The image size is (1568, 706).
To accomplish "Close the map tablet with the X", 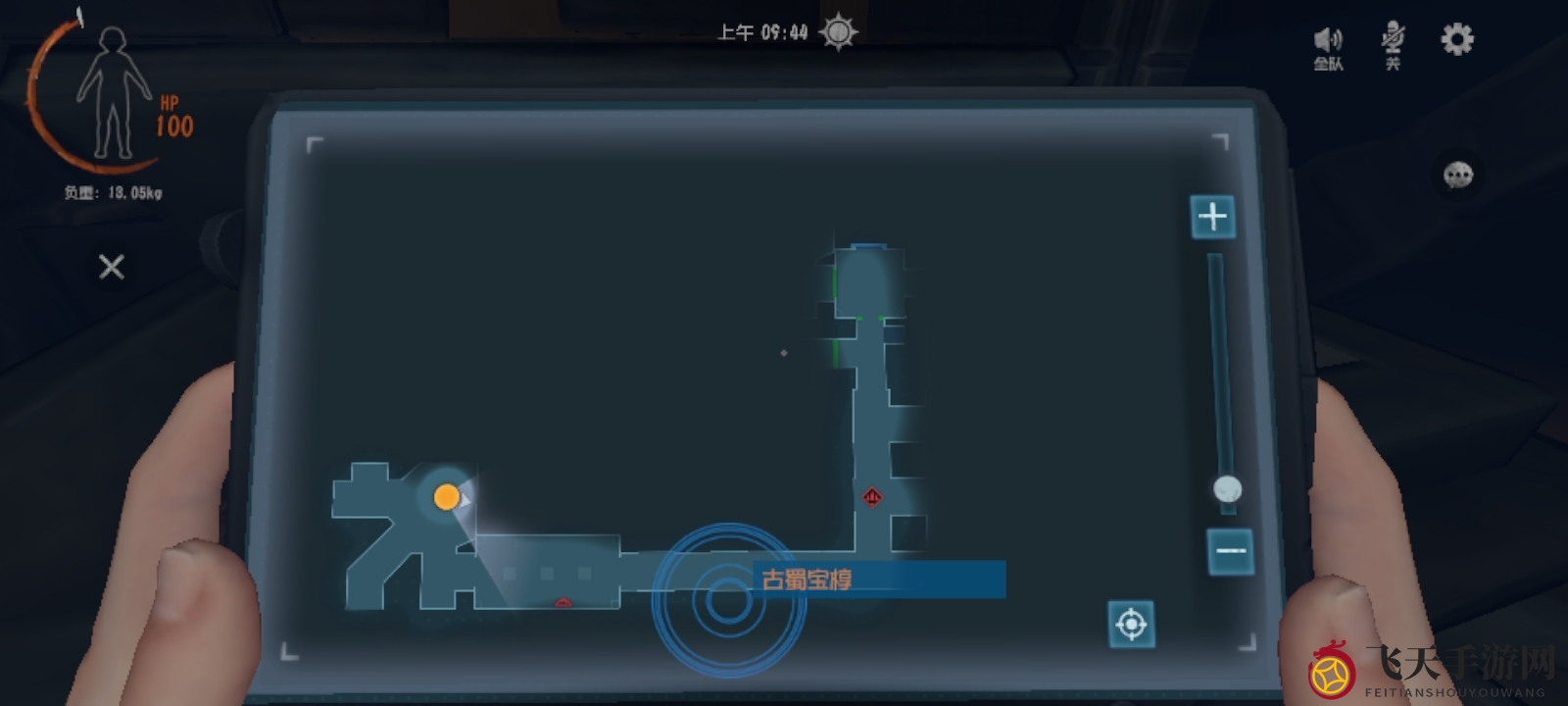I will (x=112, y=267).
